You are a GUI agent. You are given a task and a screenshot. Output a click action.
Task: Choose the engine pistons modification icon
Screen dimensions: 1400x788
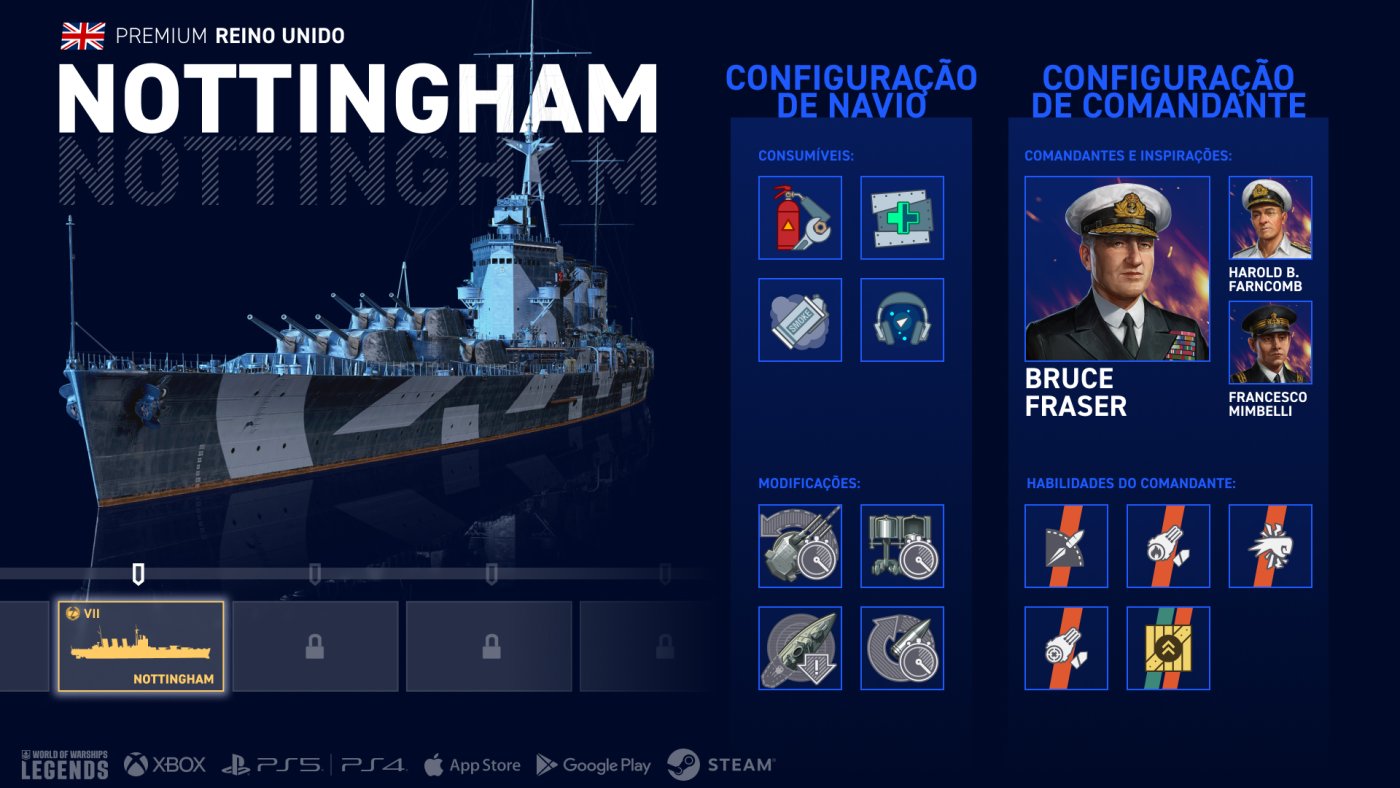(x=902, y=546)
